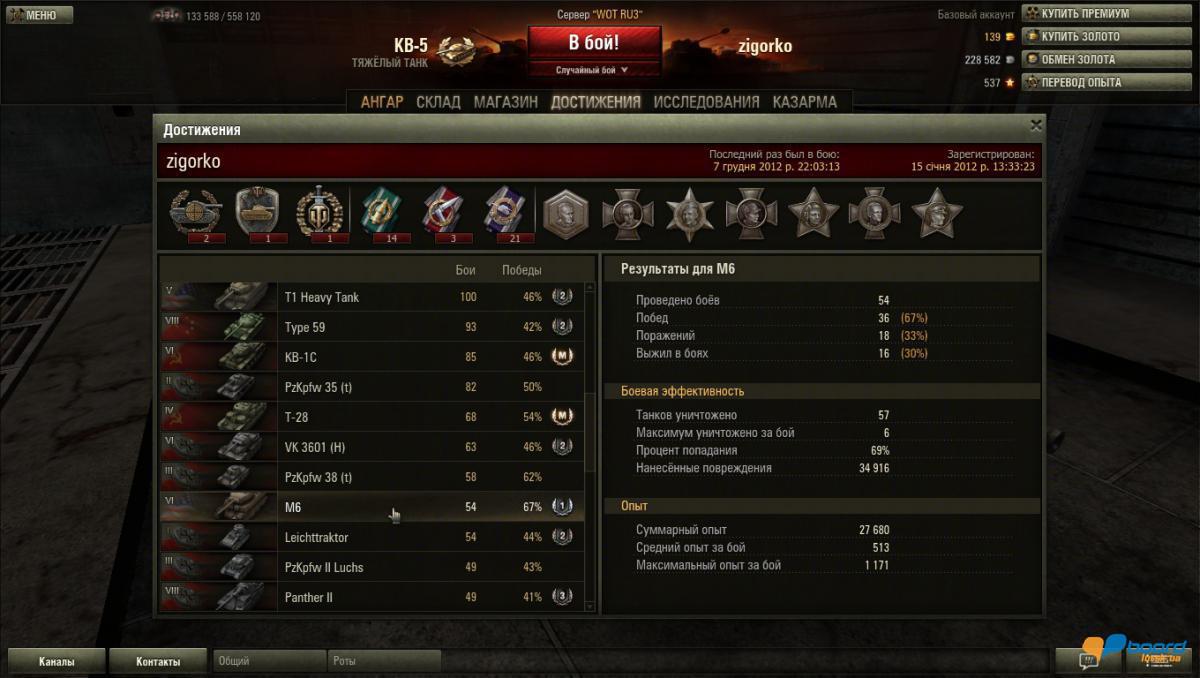Open the Склад tab

tap(438, 102)
